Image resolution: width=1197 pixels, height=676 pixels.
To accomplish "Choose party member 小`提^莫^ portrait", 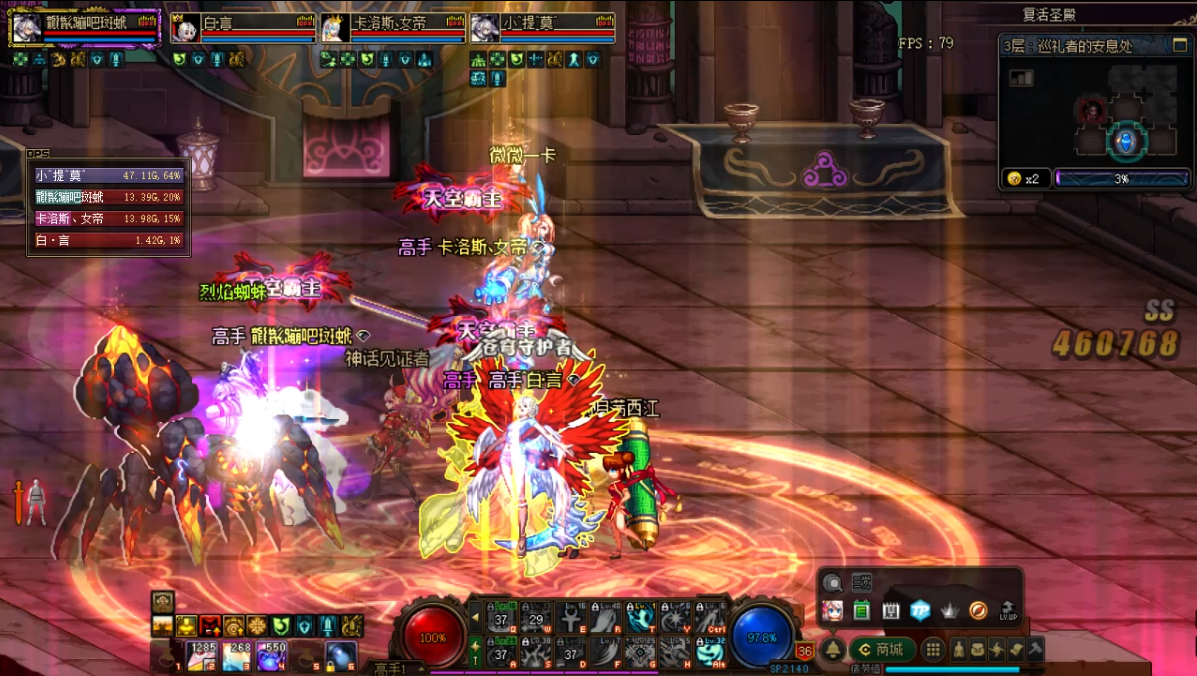I will point(486,29).
